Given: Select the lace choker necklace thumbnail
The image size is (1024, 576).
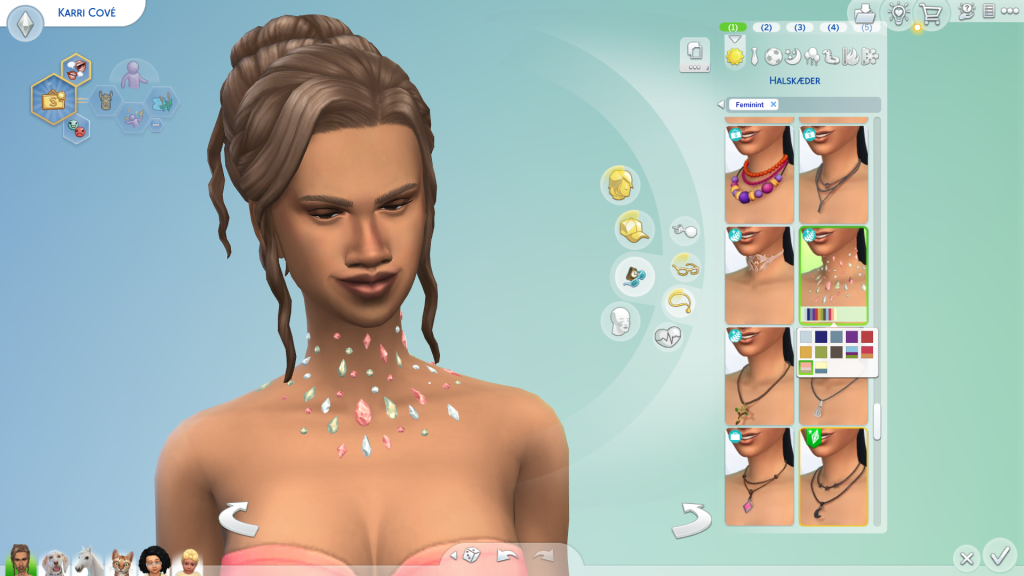Looking at the screenshot, I should [759, 275].
